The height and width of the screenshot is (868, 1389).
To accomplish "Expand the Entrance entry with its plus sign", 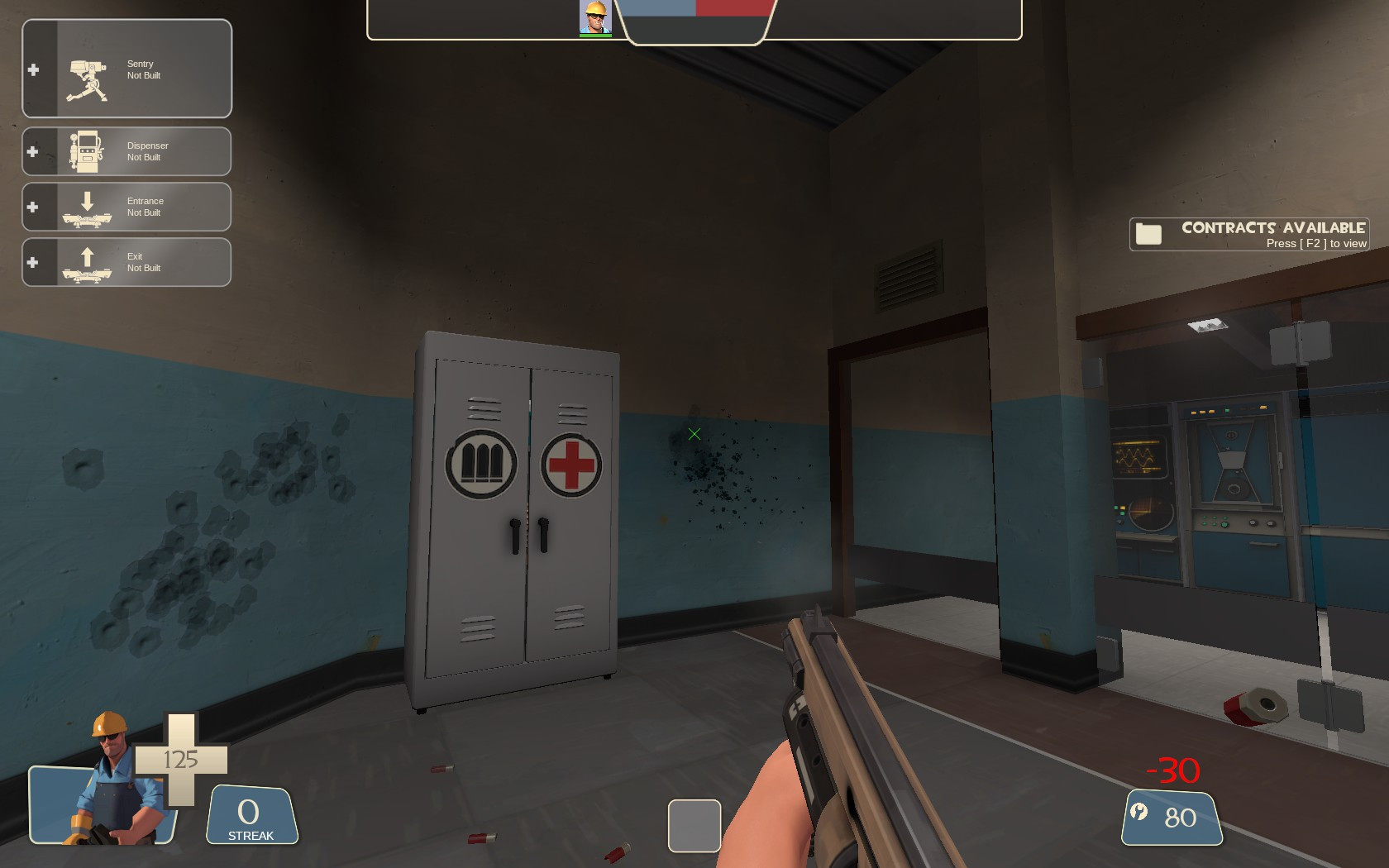I will point(33,206).
